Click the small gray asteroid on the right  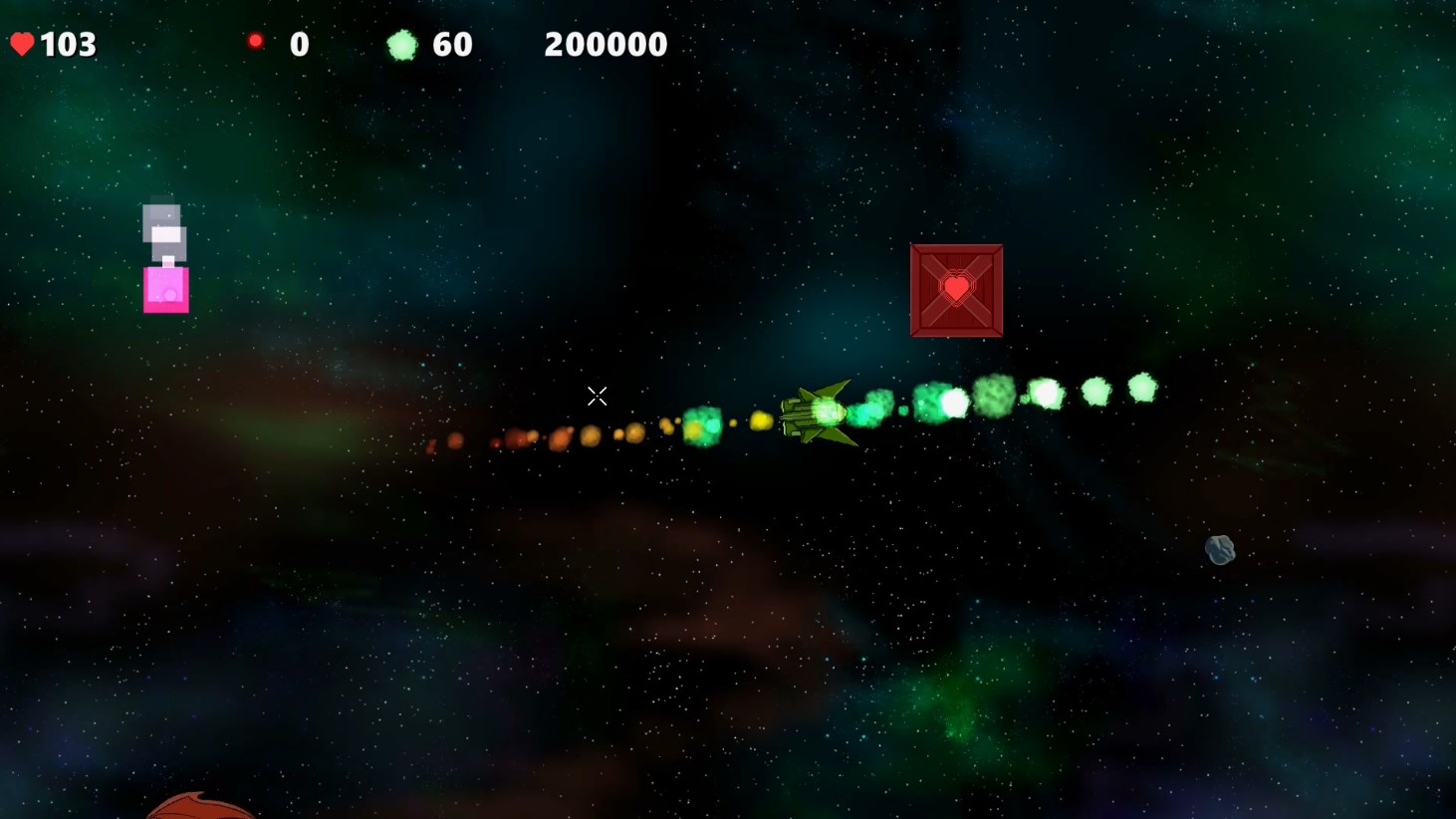1220,550
